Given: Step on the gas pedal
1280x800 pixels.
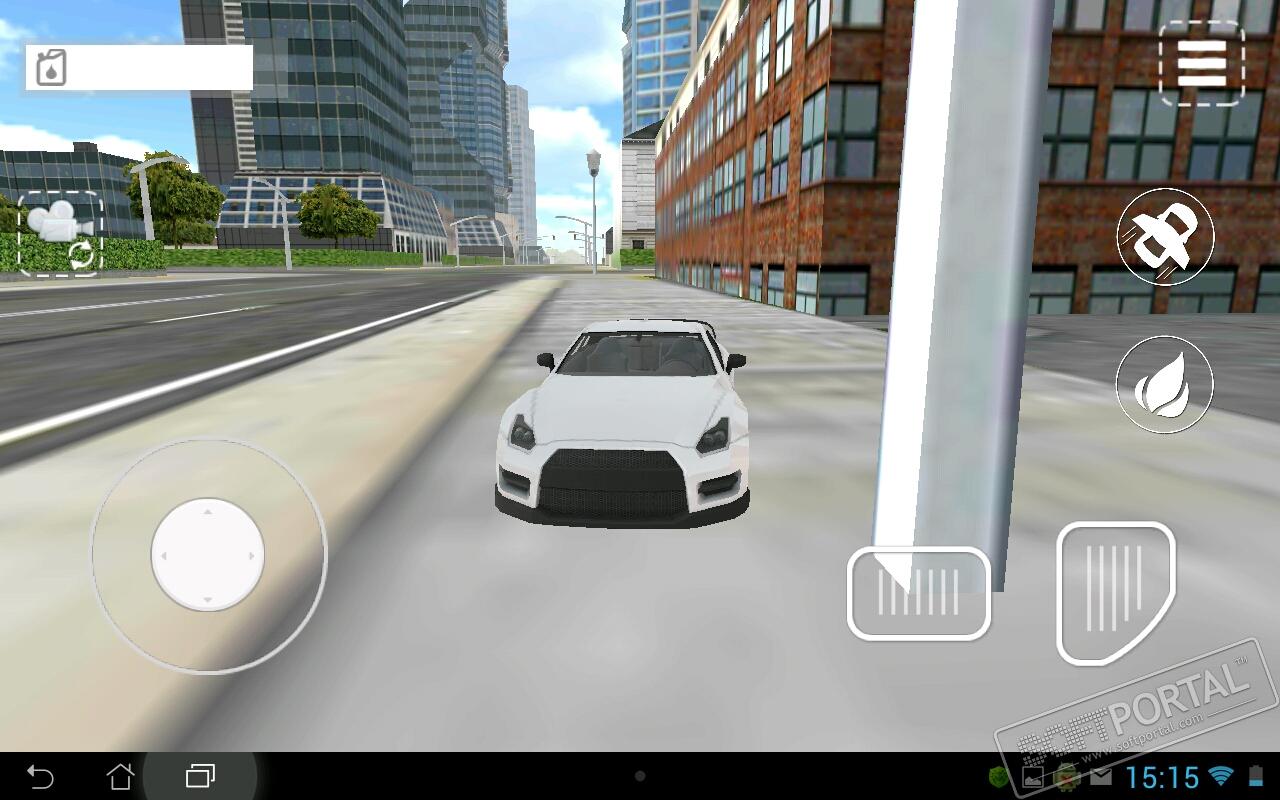Looking at the screenshot, I should coord(1114,592).
